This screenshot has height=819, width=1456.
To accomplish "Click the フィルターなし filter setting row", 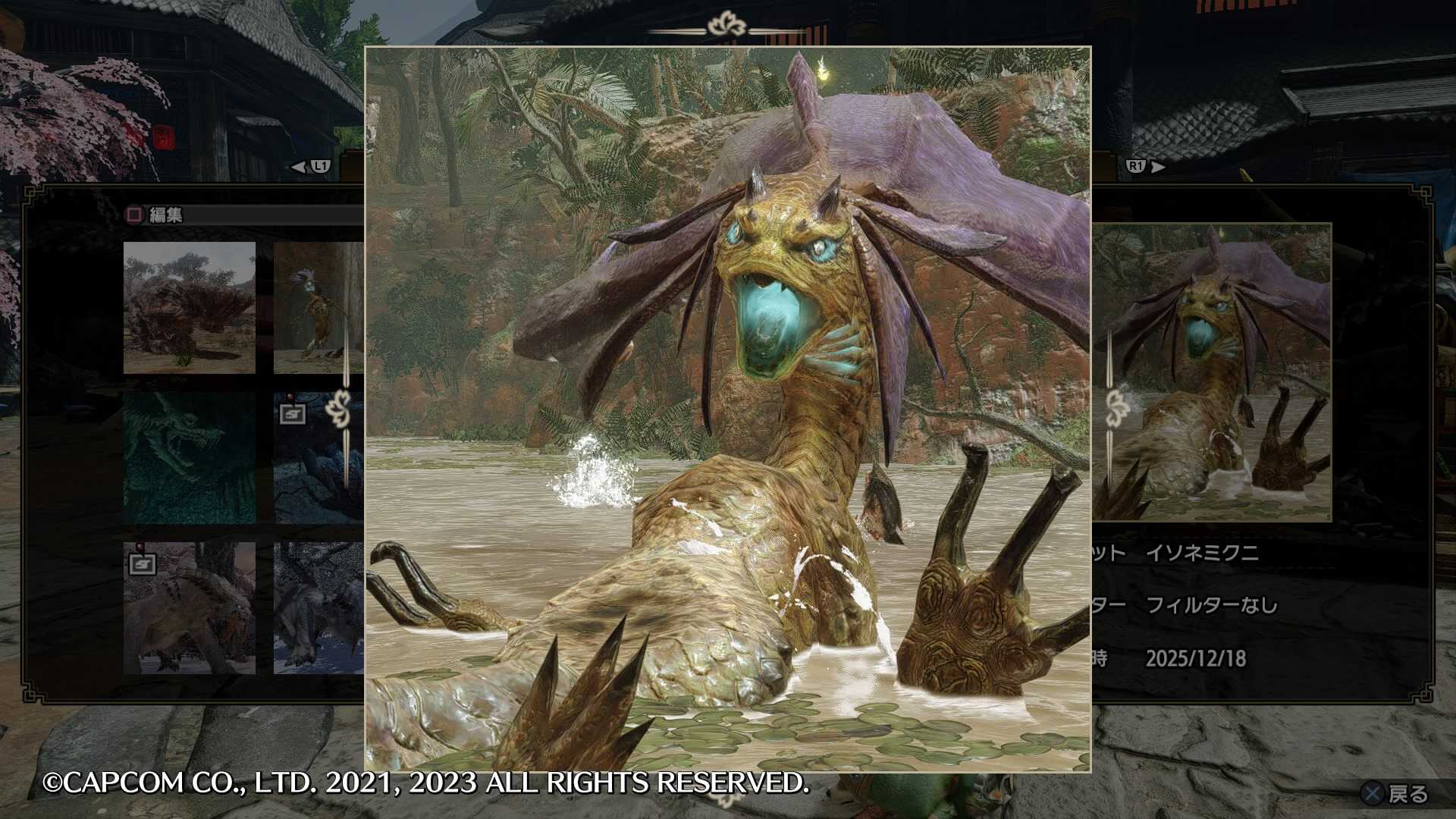I will pos(1210,605).
